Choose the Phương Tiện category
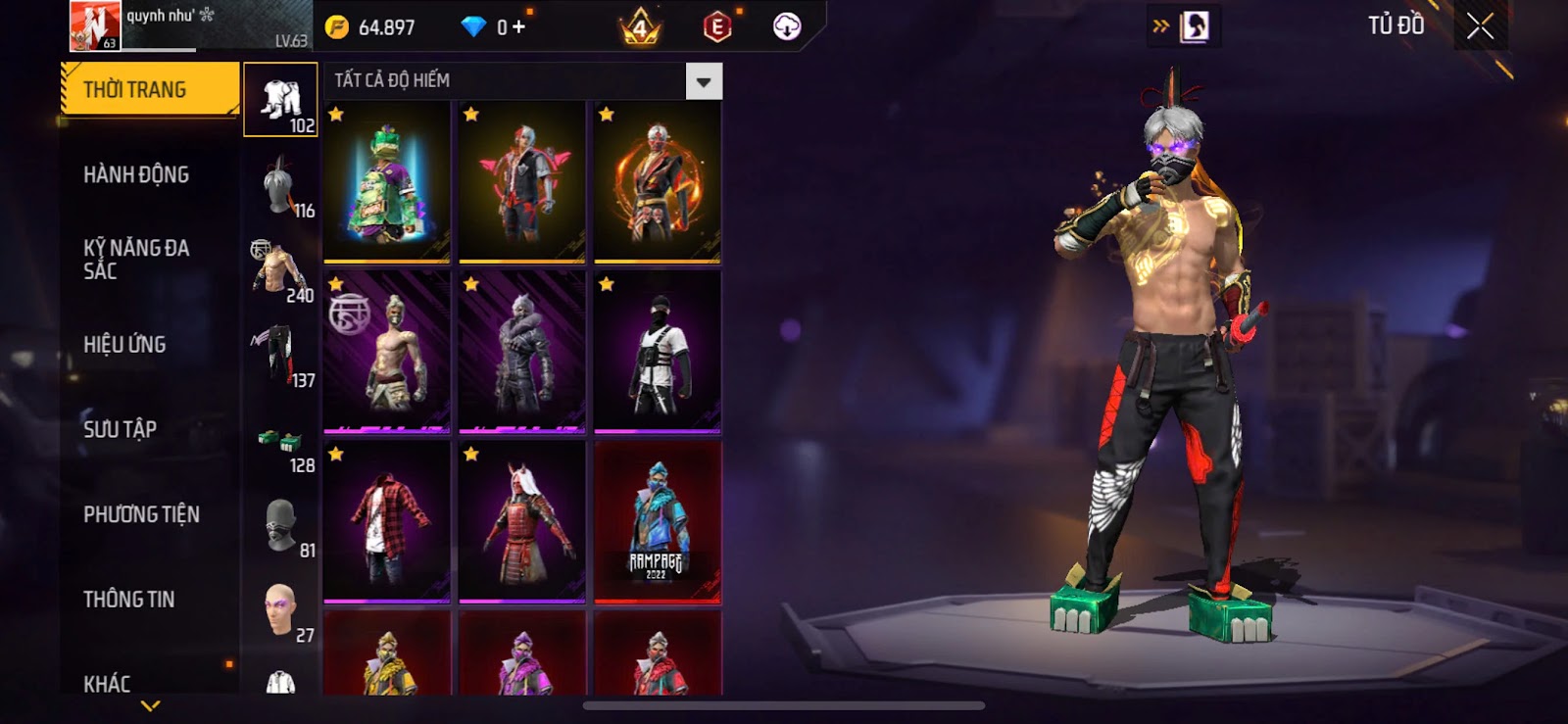This screenshot has width=1568, height=724. [x=141, y=514]
